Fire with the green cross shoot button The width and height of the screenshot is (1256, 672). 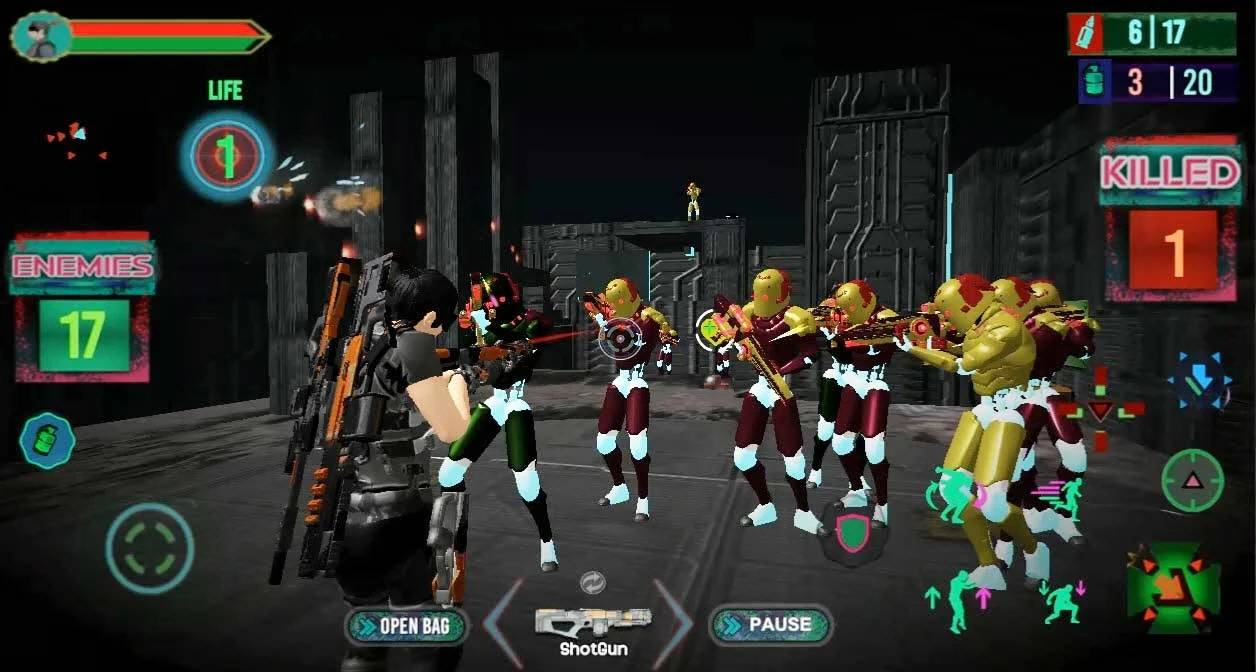(1173, 588)
